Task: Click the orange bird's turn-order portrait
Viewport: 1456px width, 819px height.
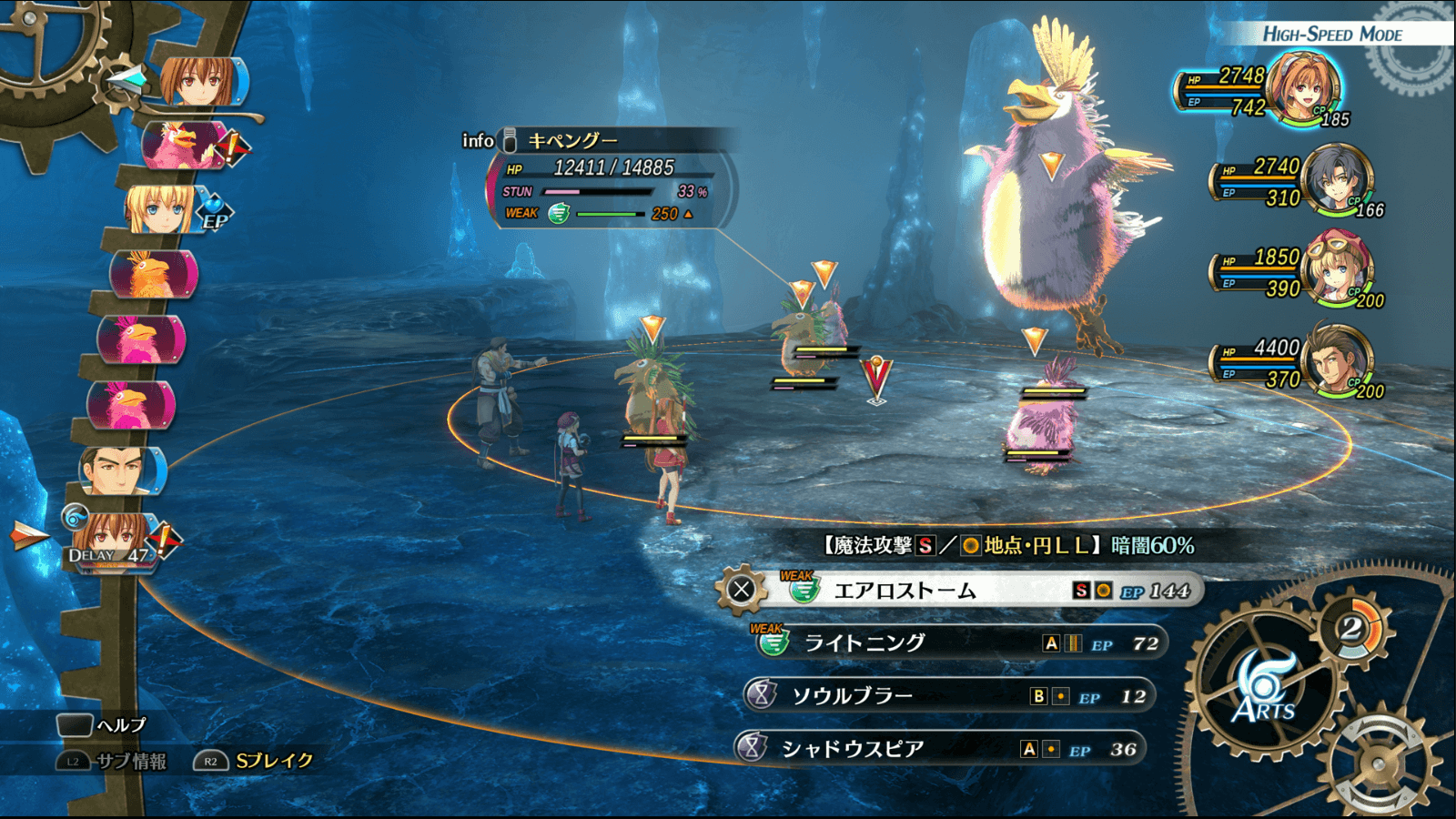Action: (x=152, y=274)
